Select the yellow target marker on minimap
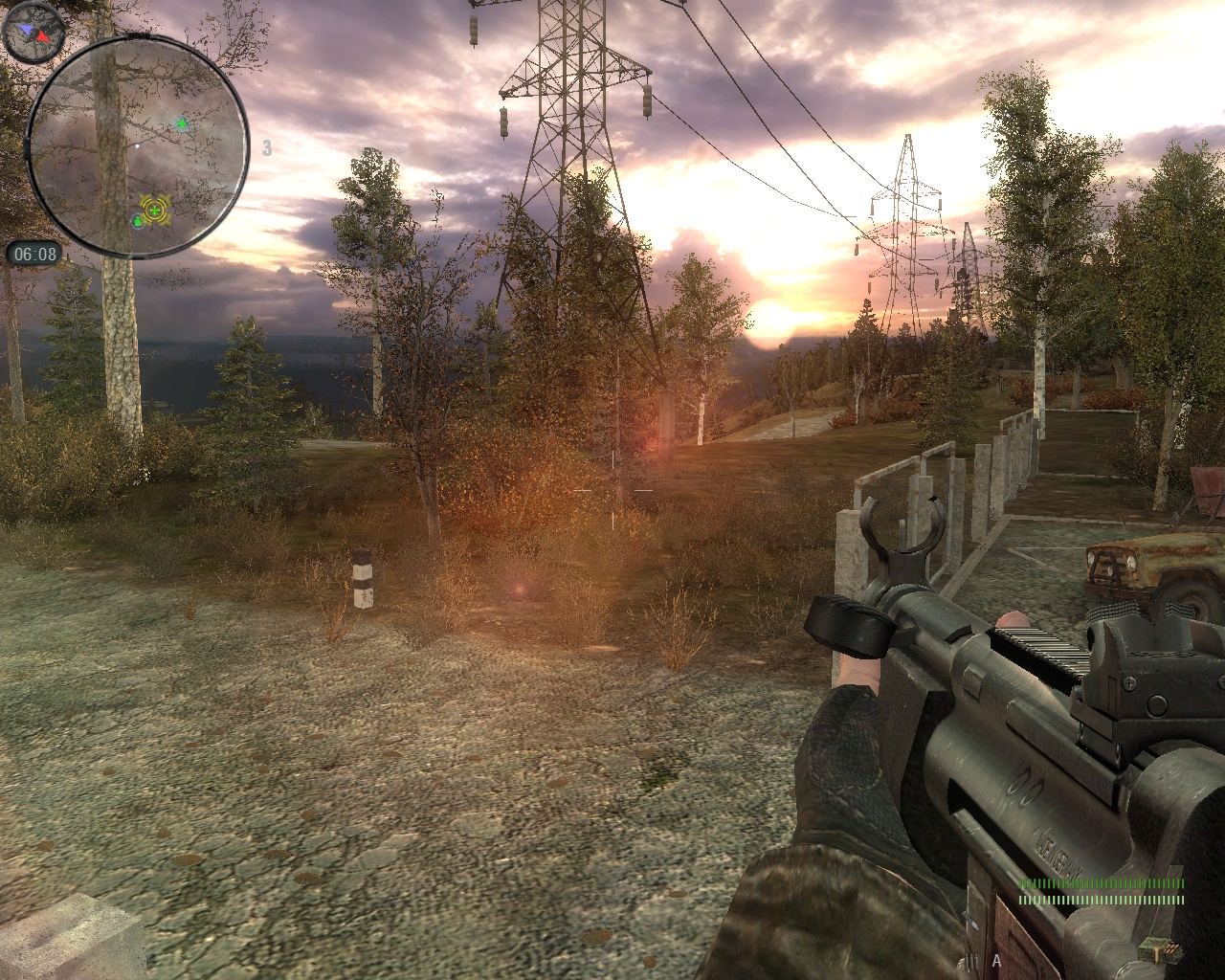Screen dimensions: 1225x980 (154, 209)
